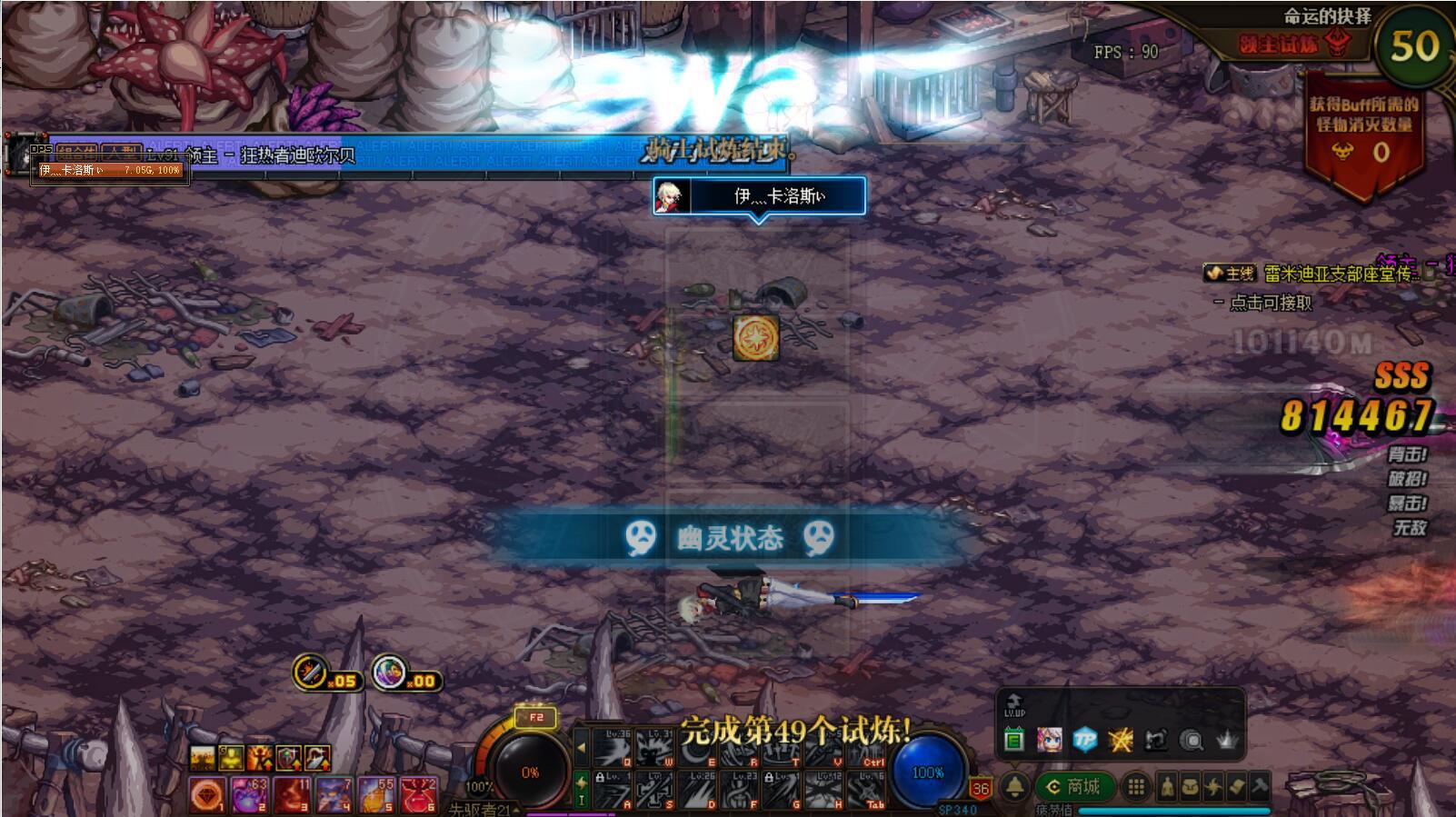Image resolution: width=1456 pixels, height=817 pixels.
Task: Select the golden starburst event icon
Action: pyautogui.click(x=1120, y=739)
